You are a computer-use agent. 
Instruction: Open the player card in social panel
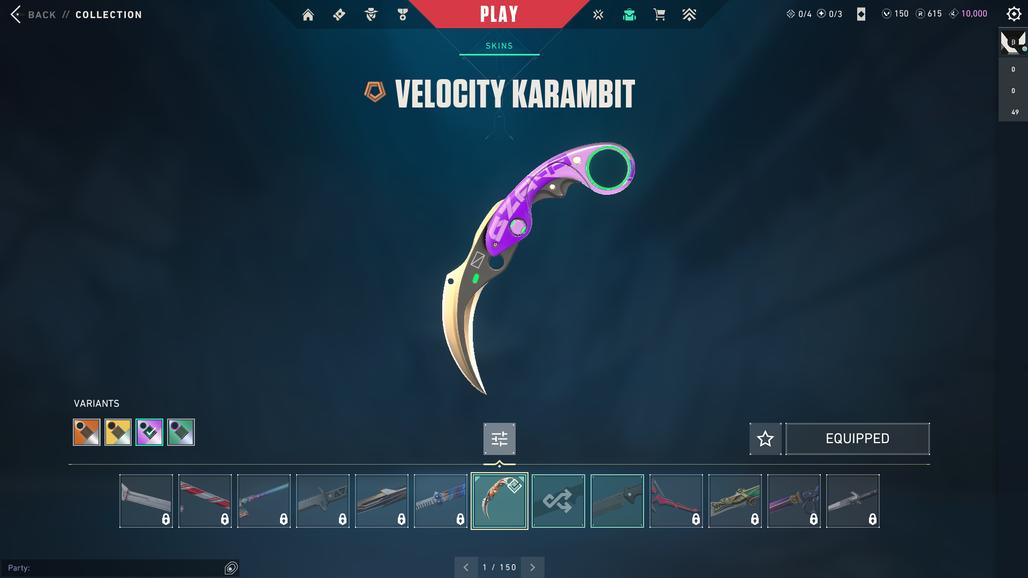[x=1013, y=42]
